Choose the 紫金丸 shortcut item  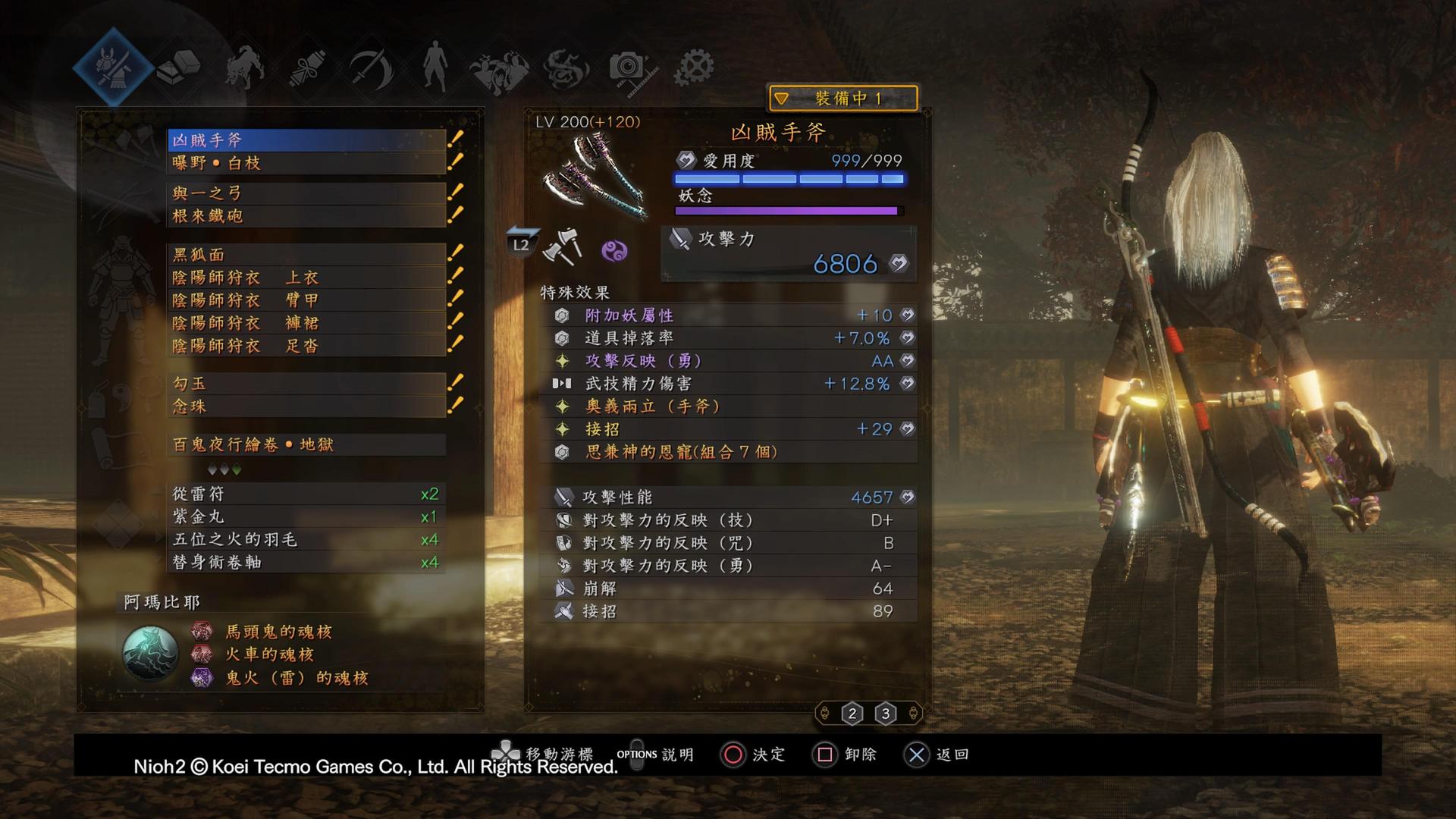pyautogui.click(x=306, y=517)
